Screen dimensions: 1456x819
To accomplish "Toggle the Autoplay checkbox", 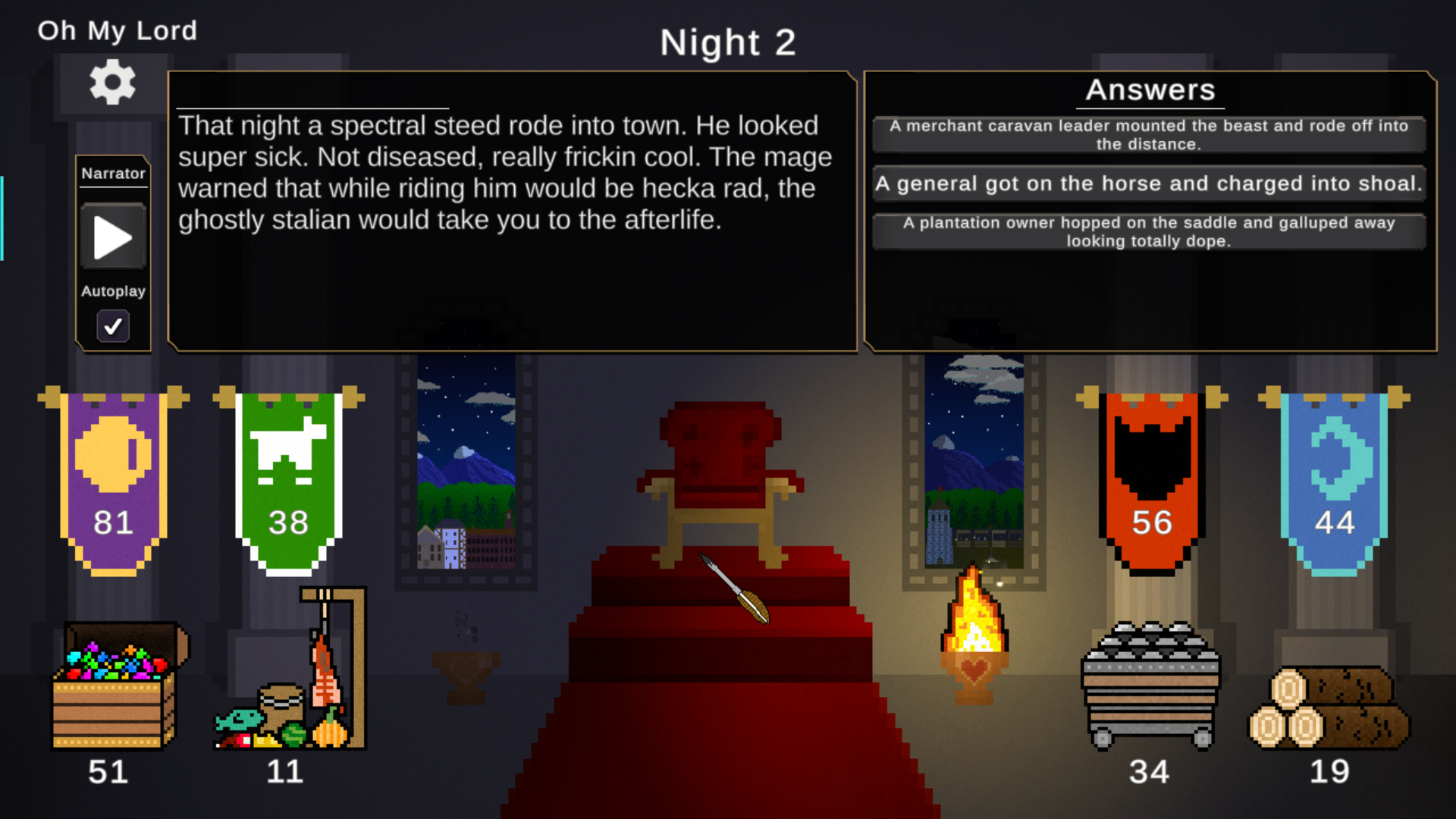I will 112,326.
